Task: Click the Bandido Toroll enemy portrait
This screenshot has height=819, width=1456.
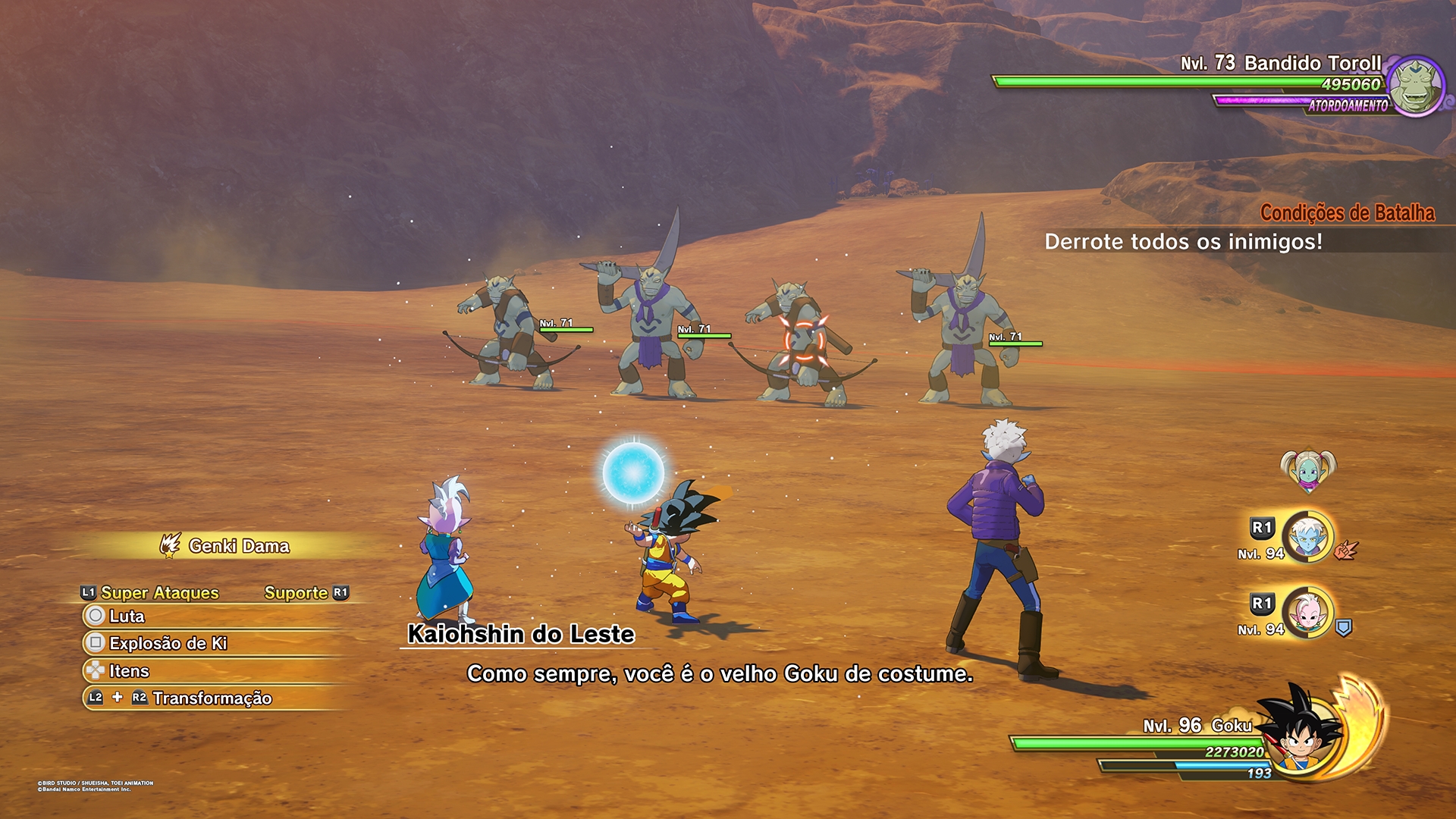Action: [x=1416, y=86]
